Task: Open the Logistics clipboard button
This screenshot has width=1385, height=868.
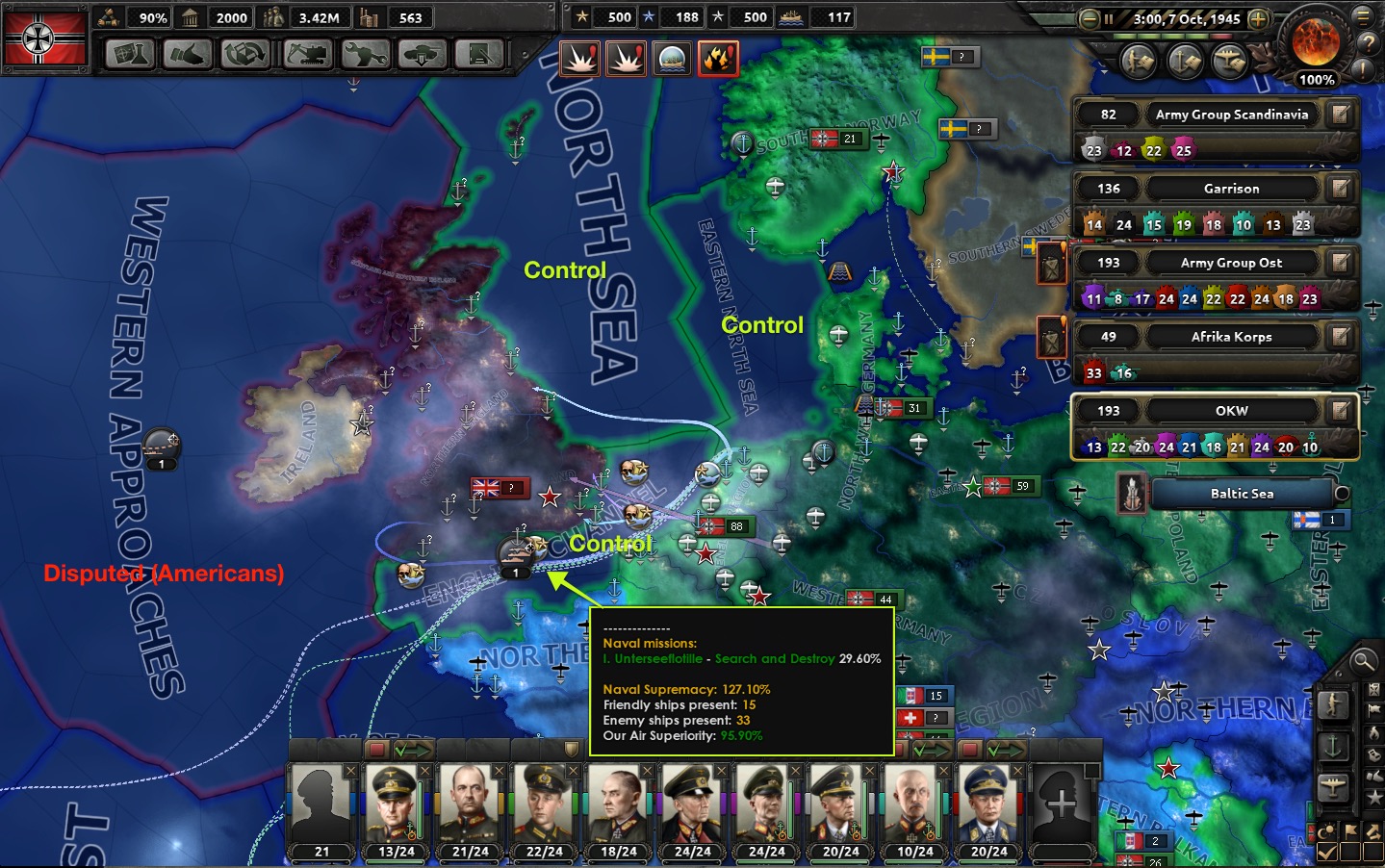Action: tap(480, 55)
